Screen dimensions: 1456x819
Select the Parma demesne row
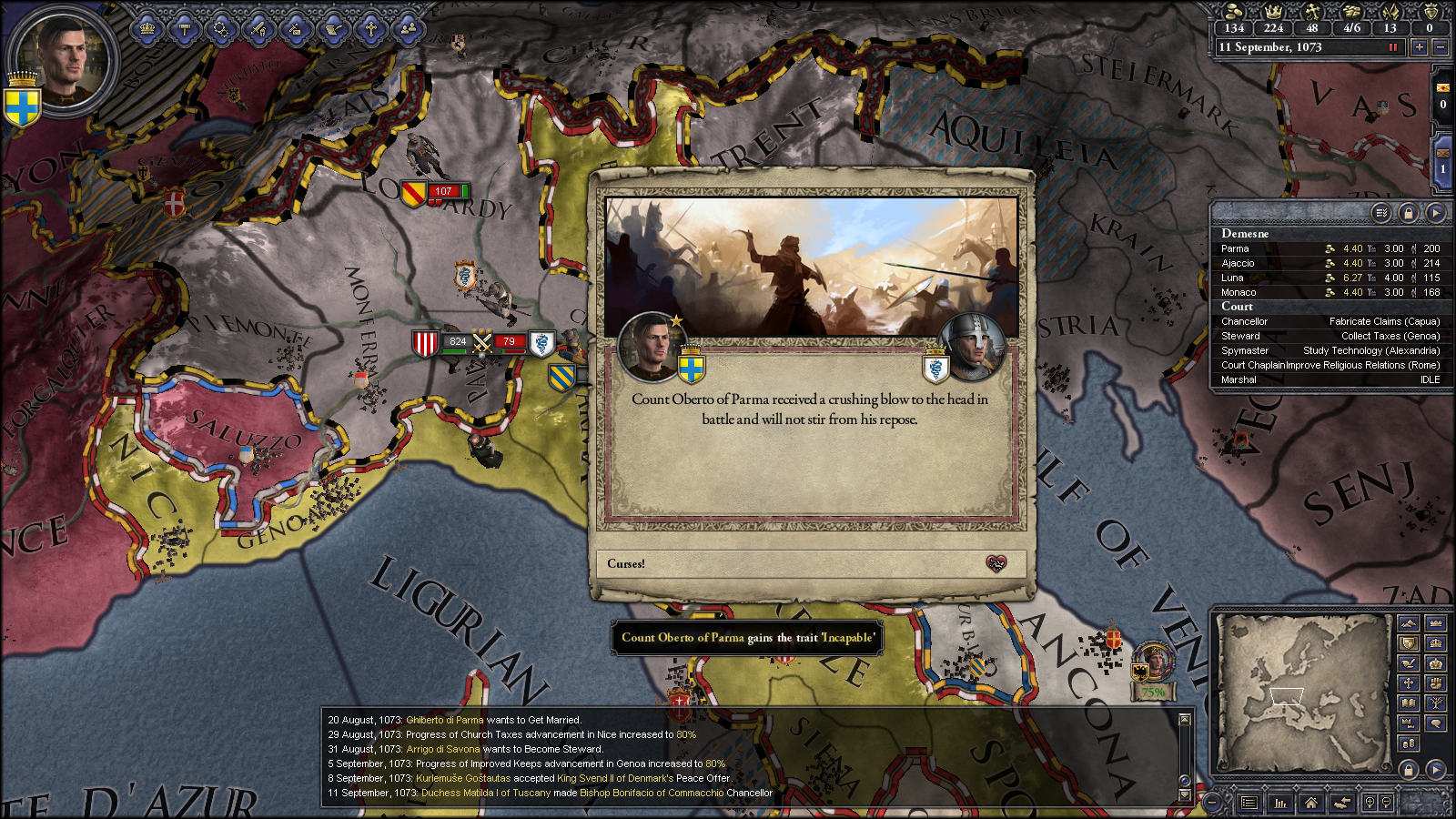tap(1330, 248)
